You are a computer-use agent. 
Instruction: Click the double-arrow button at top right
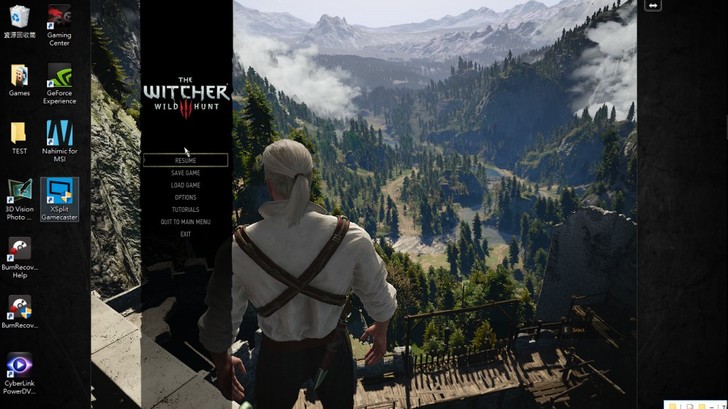click(653, 6)
